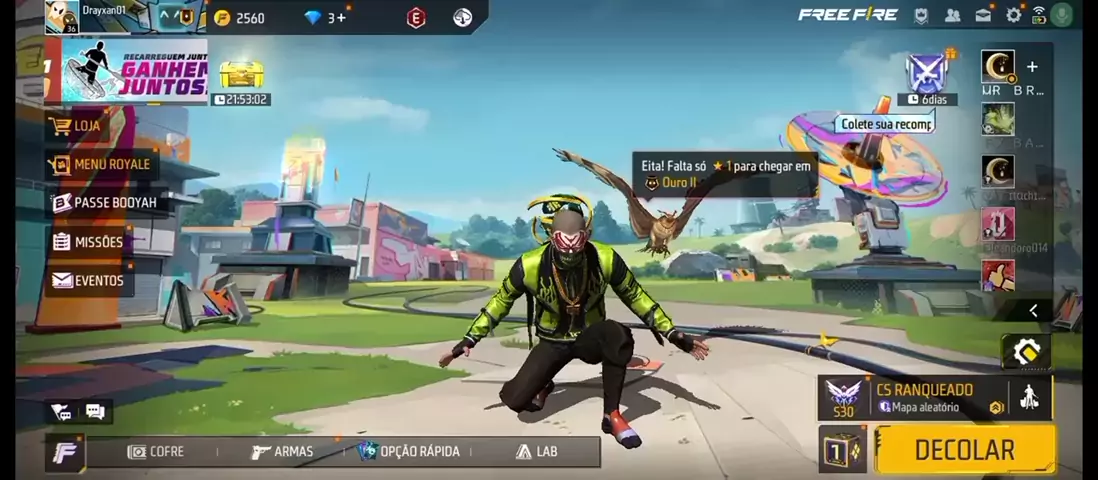
Task: Toggle the microphone button
Action: pos(1063,15)
